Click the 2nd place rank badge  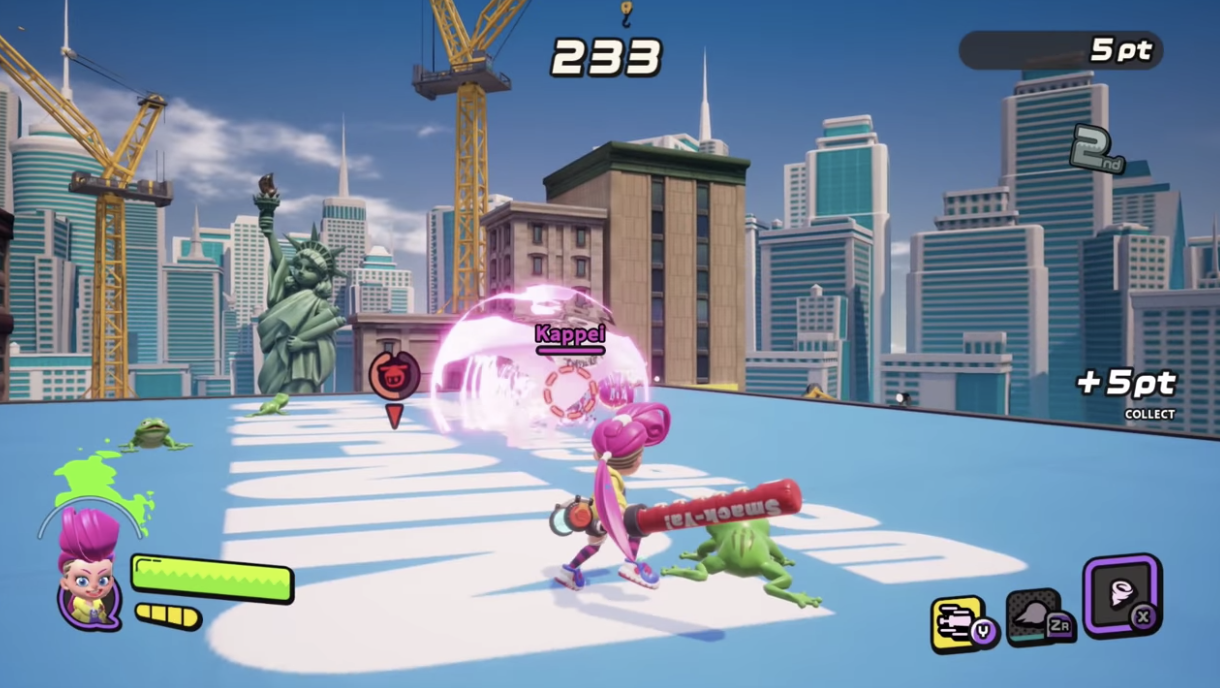[x=1097, y=149]
